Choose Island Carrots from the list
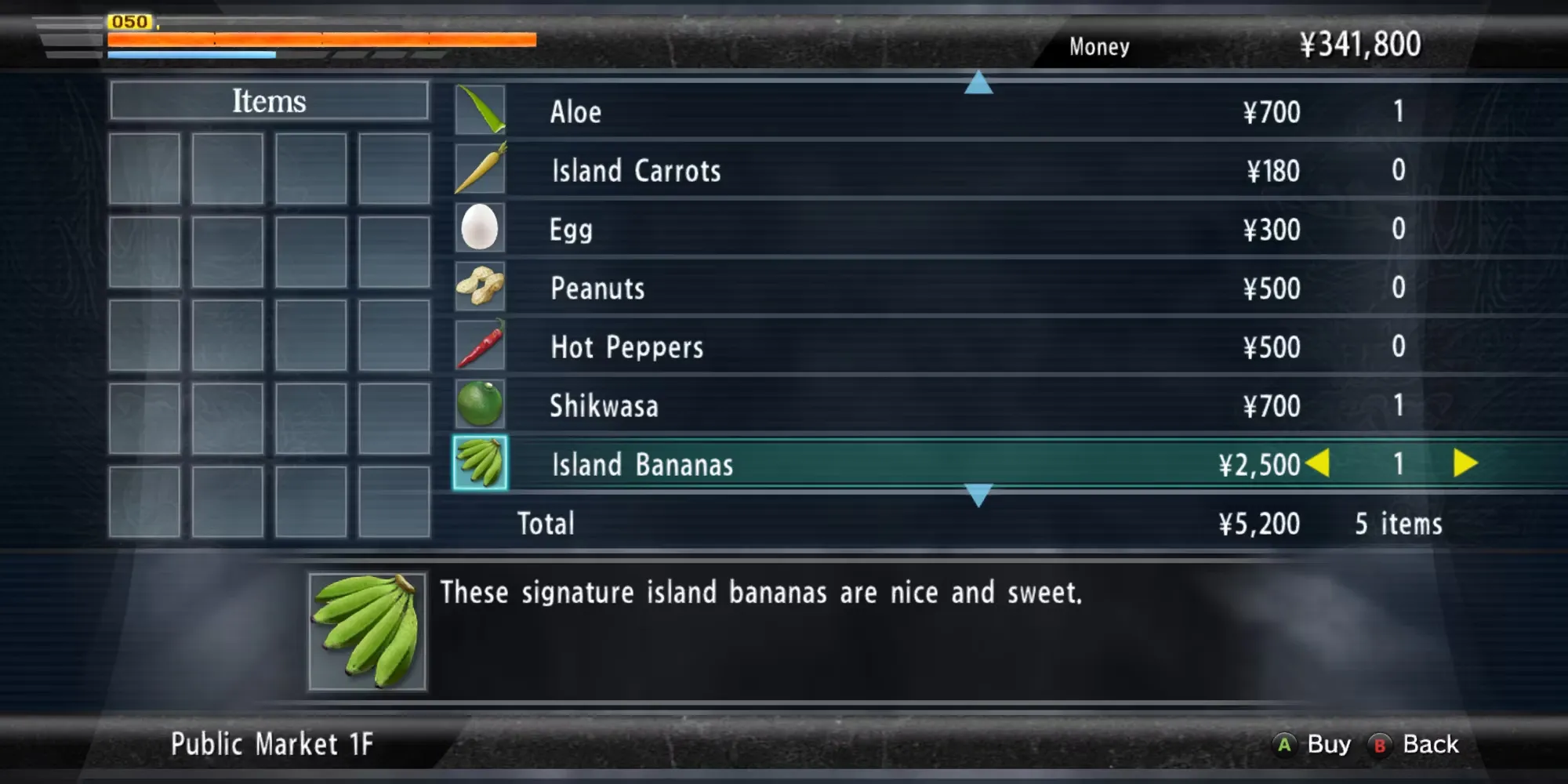The width and height of the screenshot is (1568, 784). point(862,170)
